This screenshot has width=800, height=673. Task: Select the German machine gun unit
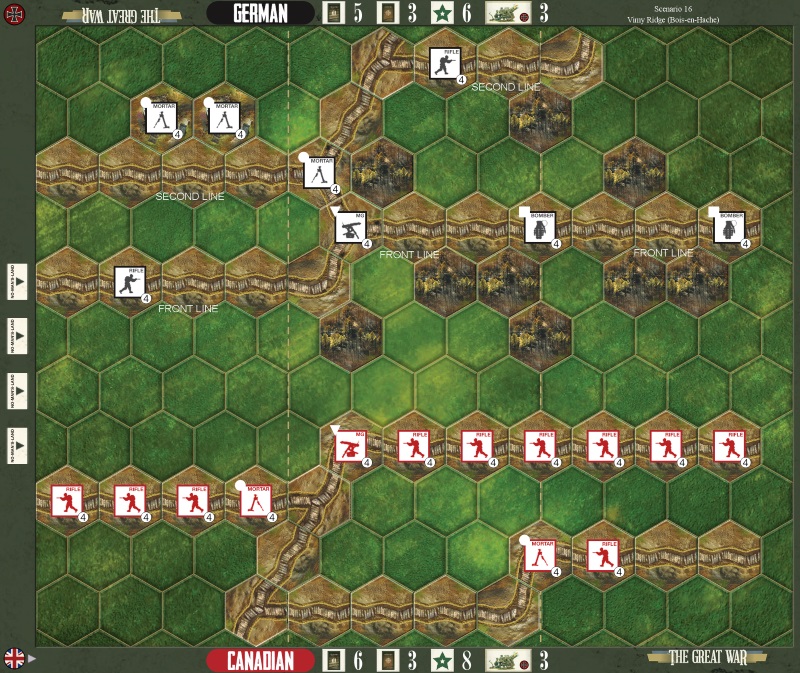coord(351,227)
